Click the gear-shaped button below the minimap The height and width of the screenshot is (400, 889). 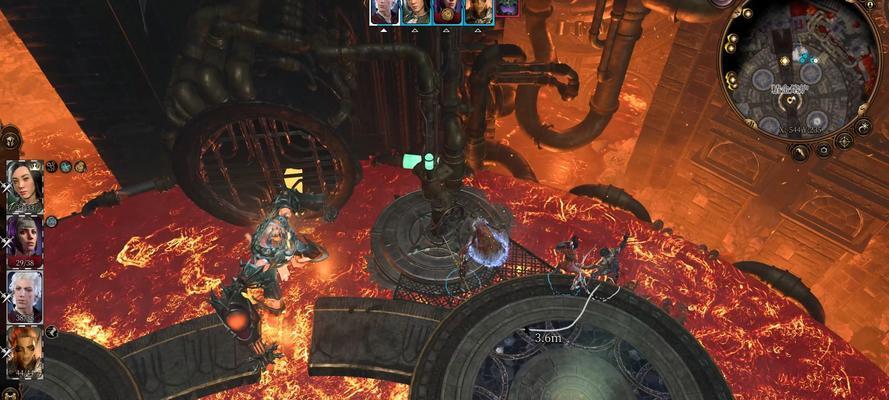tap(824, 151)
